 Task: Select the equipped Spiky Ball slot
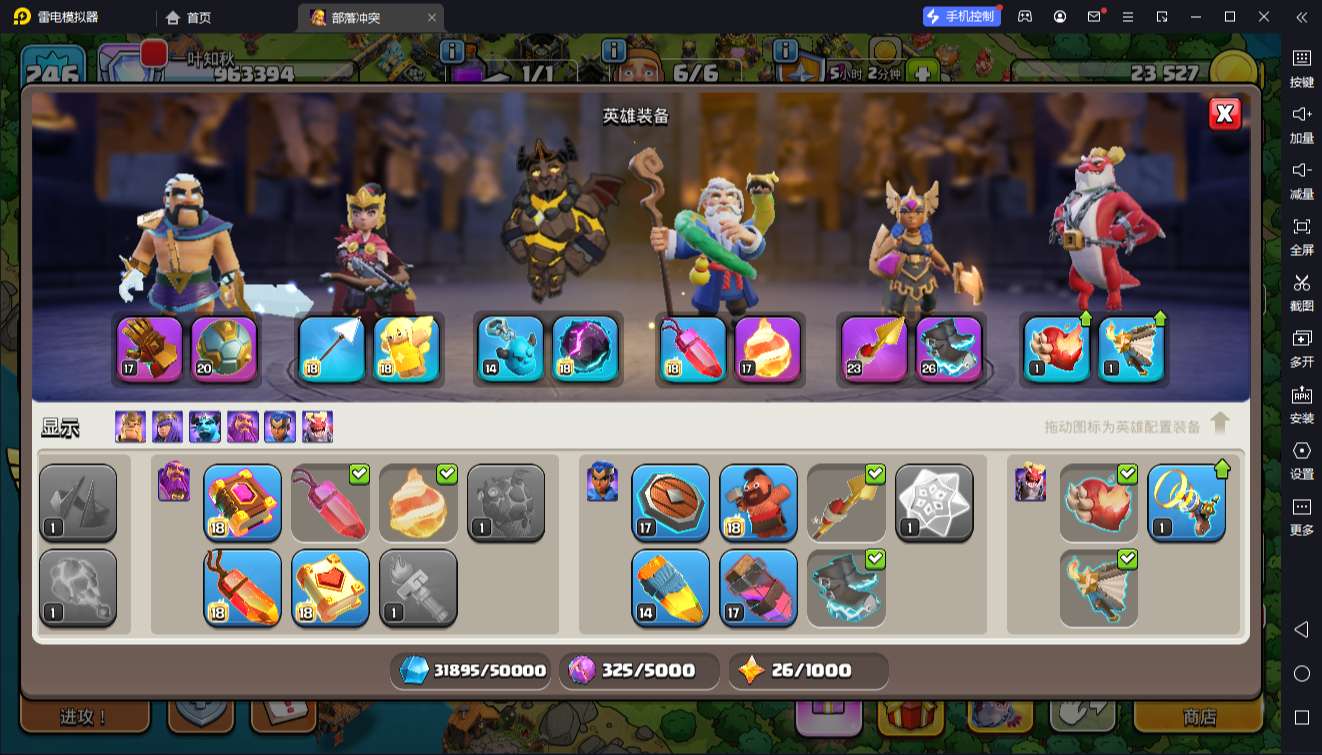pos(225,349)
